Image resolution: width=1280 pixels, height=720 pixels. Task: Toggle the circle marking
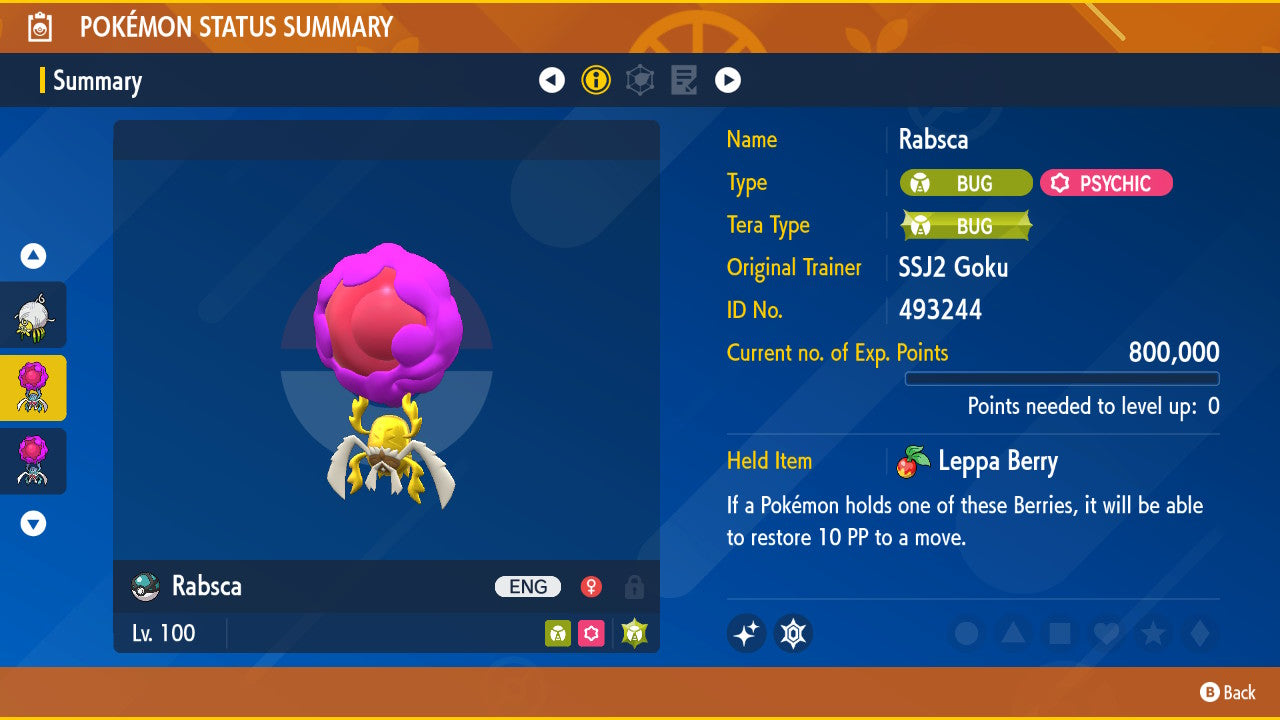(x=966, y=634)
